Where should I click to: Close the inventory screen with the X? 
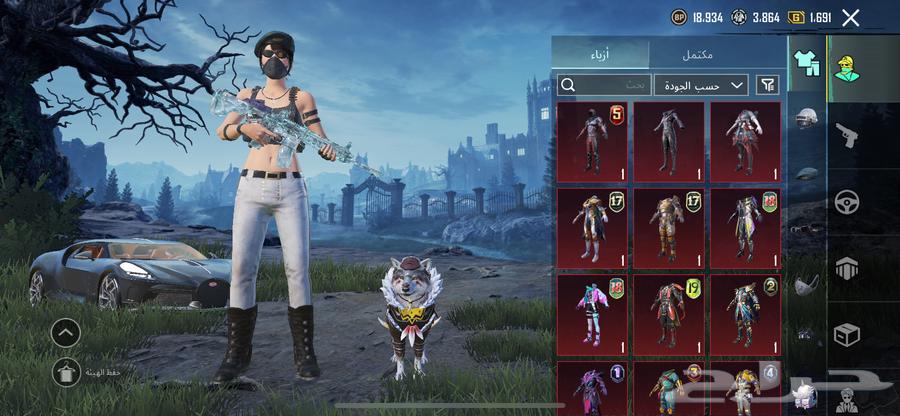851,17
